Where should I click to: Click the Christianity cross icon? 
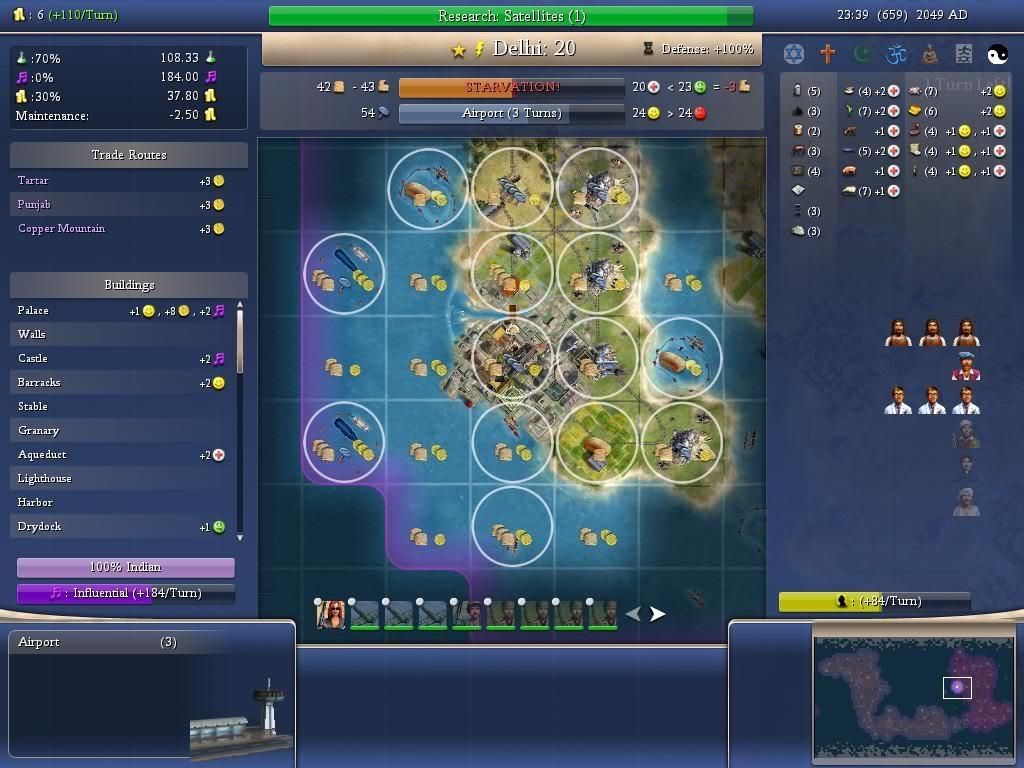point(828,53)
